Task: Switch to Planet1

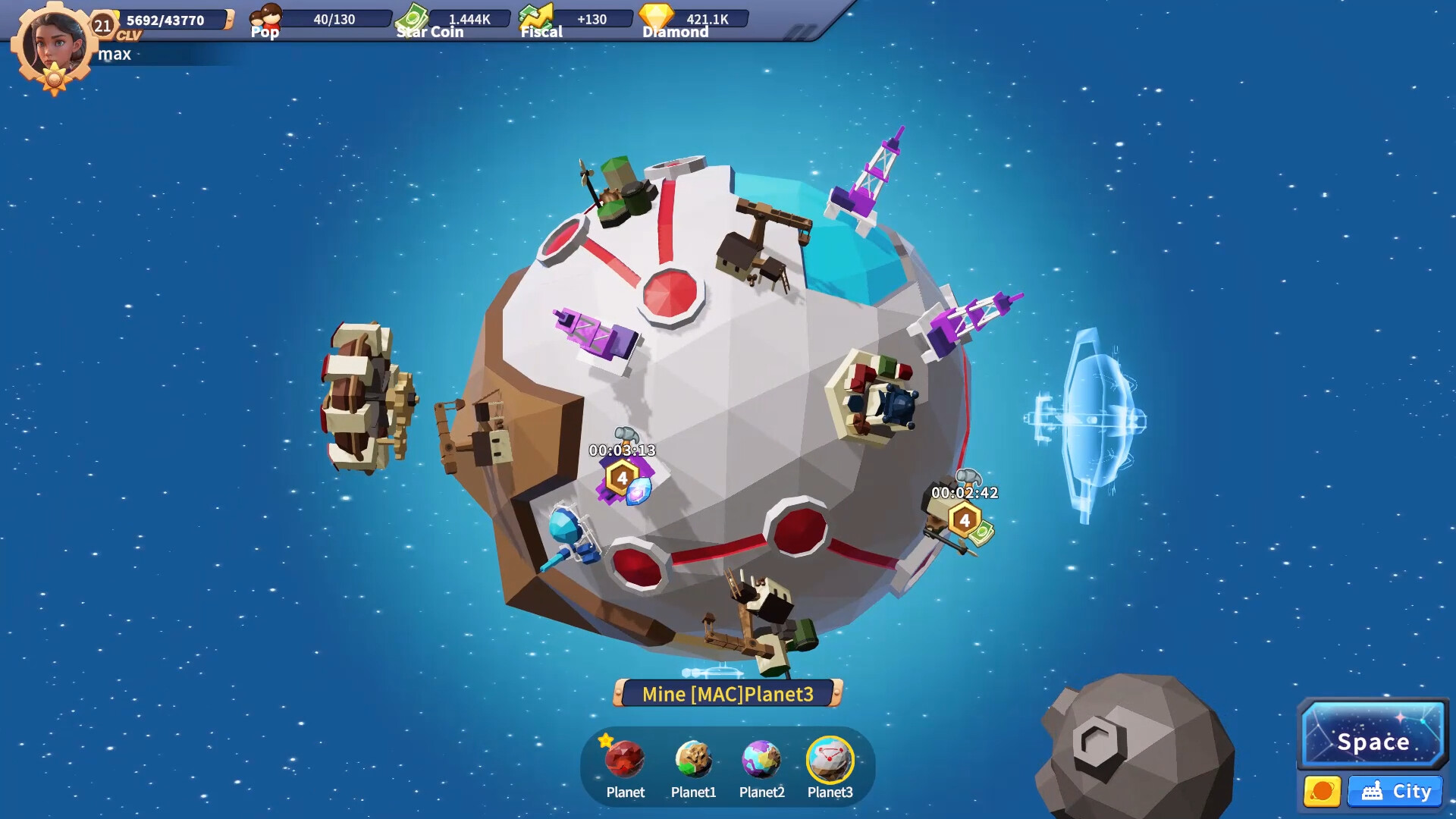Action: [x=693, y=761]
